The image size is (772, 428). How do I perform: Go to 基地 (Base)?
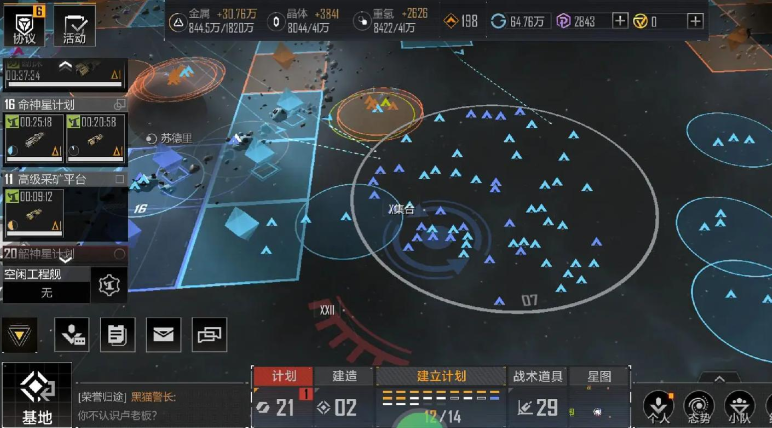coord(36,396)
